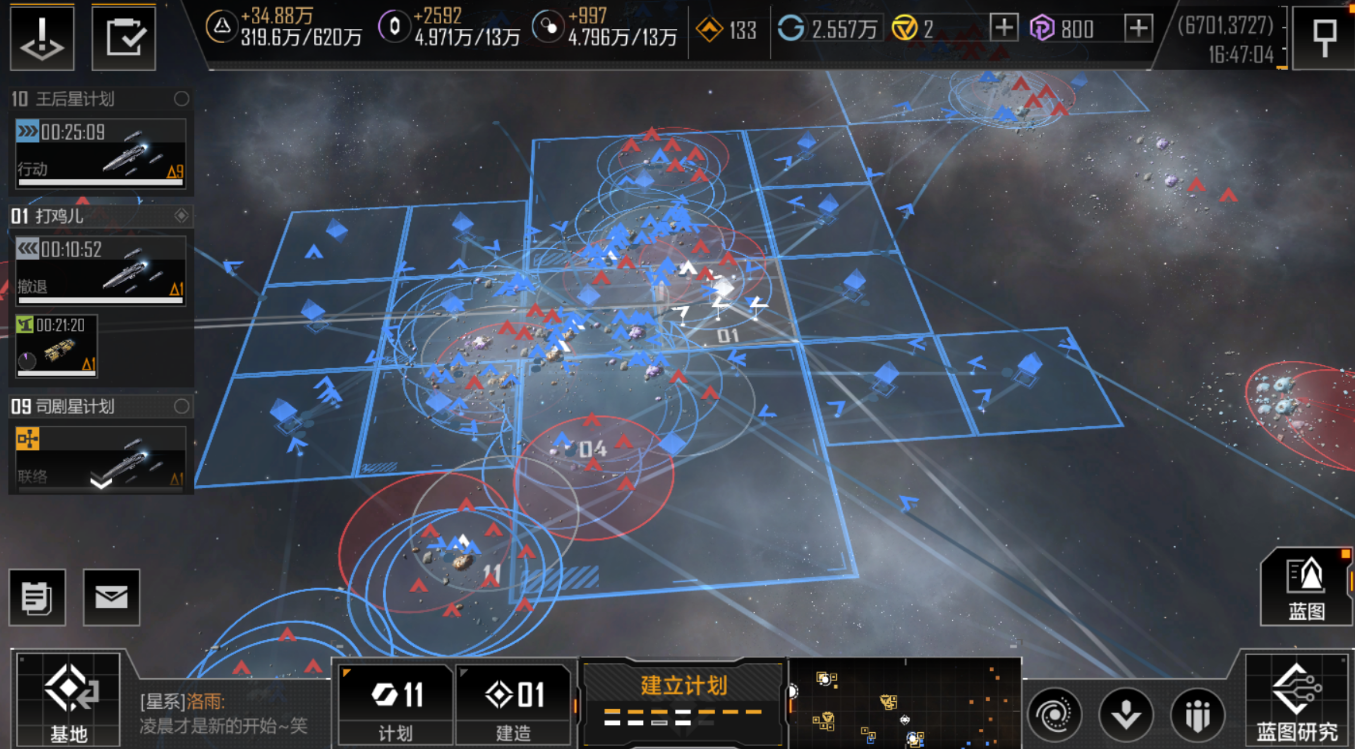Image resolution: width=1355 pixels, height=749 pixels.
Task: Open the 计划 plans counter showing 11
Action: (x=396, y=704)
